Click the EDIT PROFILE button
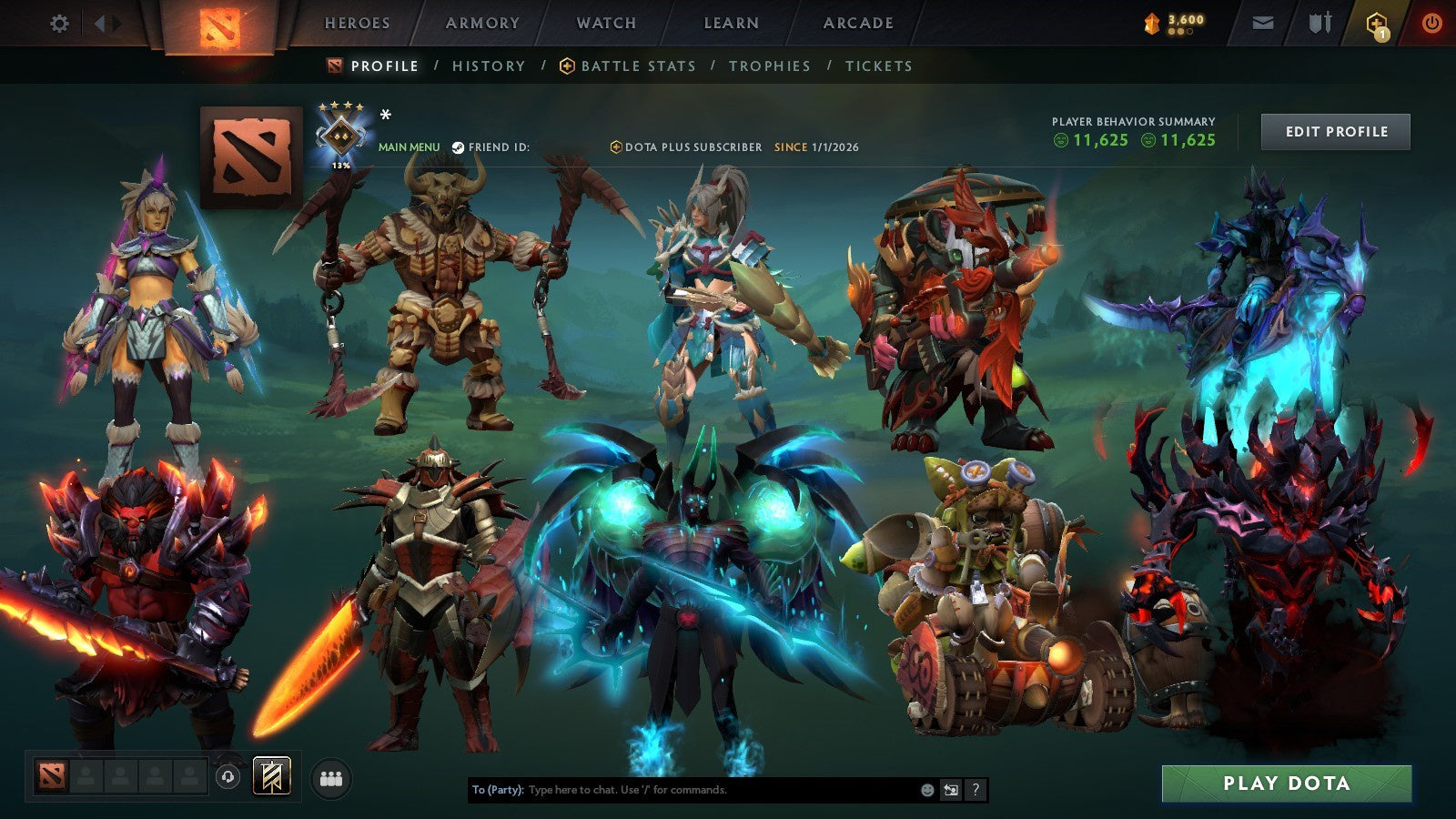This screenshot has width=1456, height=819. (x=1334, y=131)
